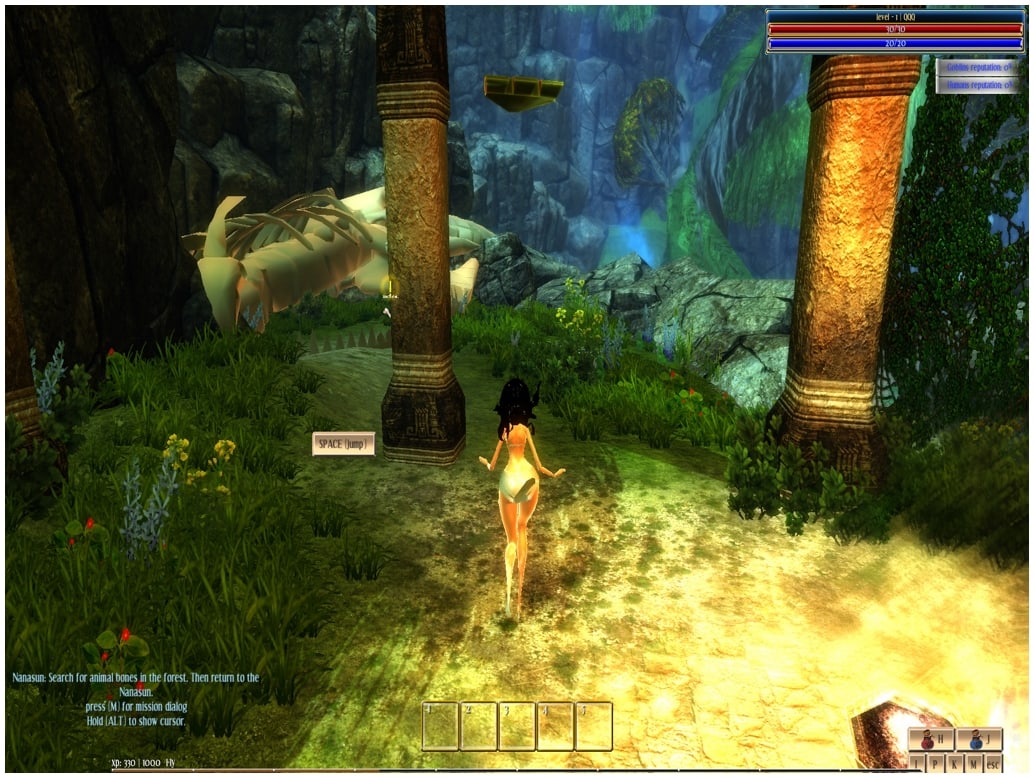The image size is (1034, 778).
Task: Click the esc menu button
Action: click(x=993, y=763)
